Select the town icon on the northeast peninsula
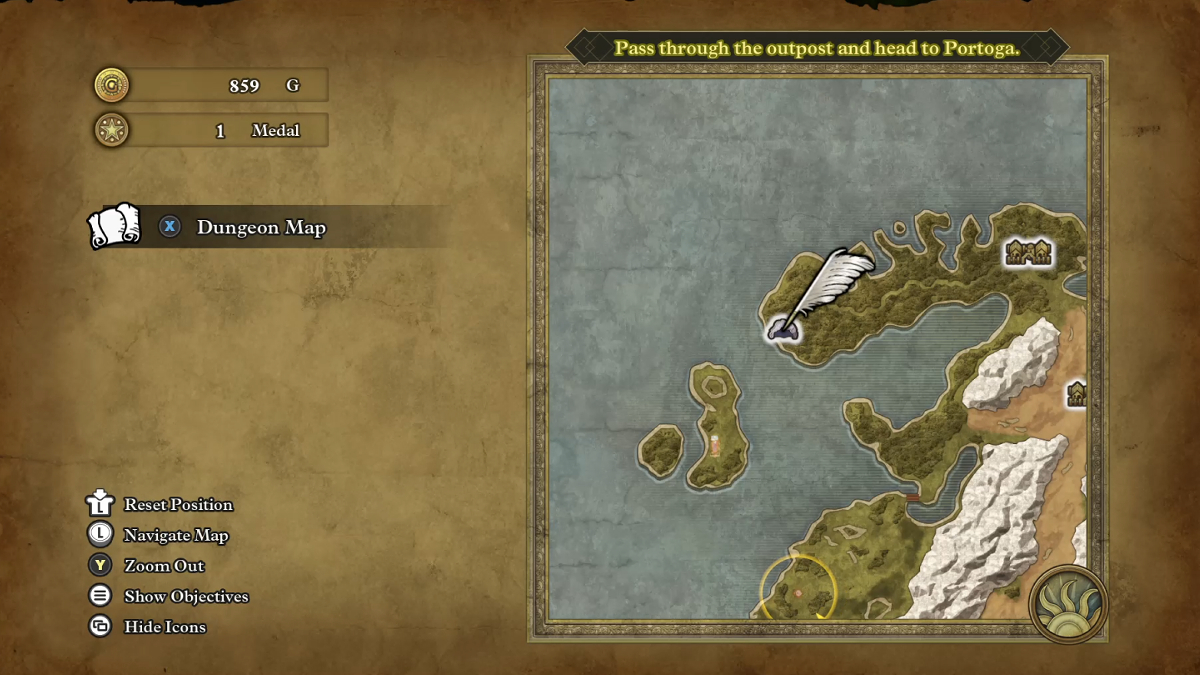The height and width of the screenshot is (675, 1200). pyautogui.click(x=1028, y=252)
